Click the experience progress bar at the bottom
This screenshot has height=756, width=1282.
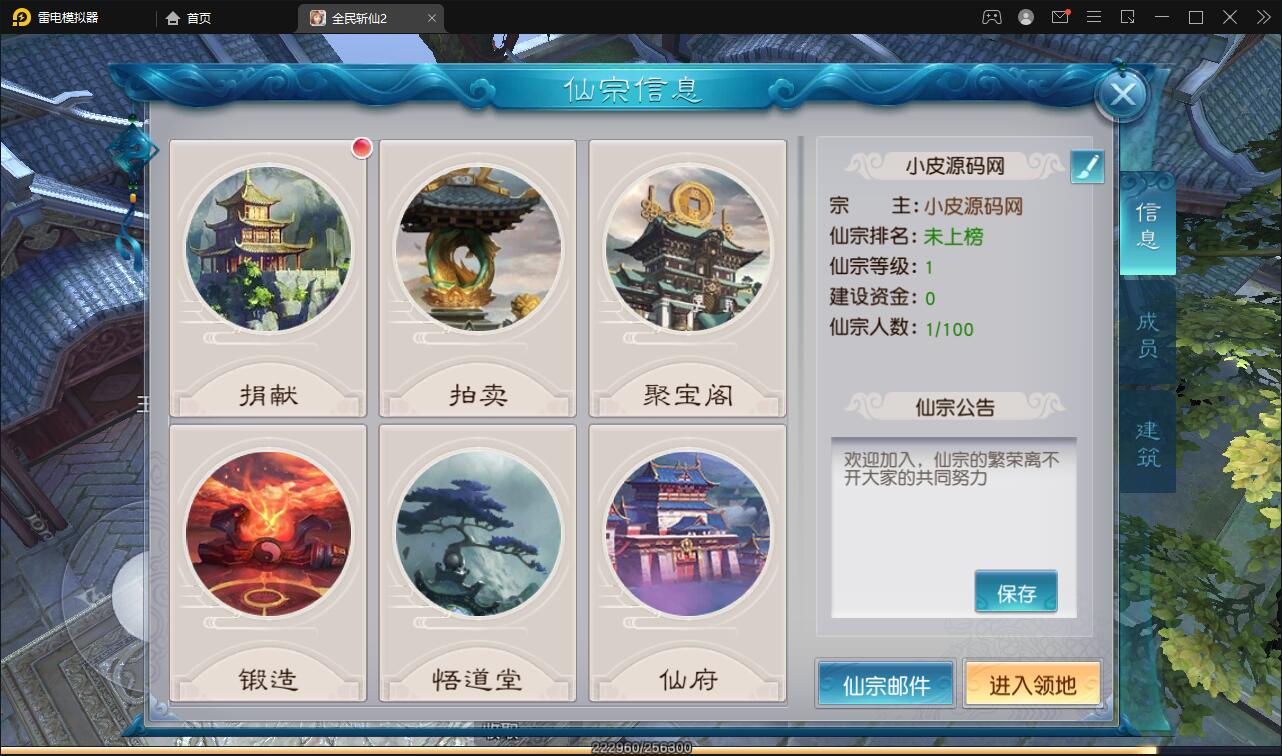tap(640, 747)
